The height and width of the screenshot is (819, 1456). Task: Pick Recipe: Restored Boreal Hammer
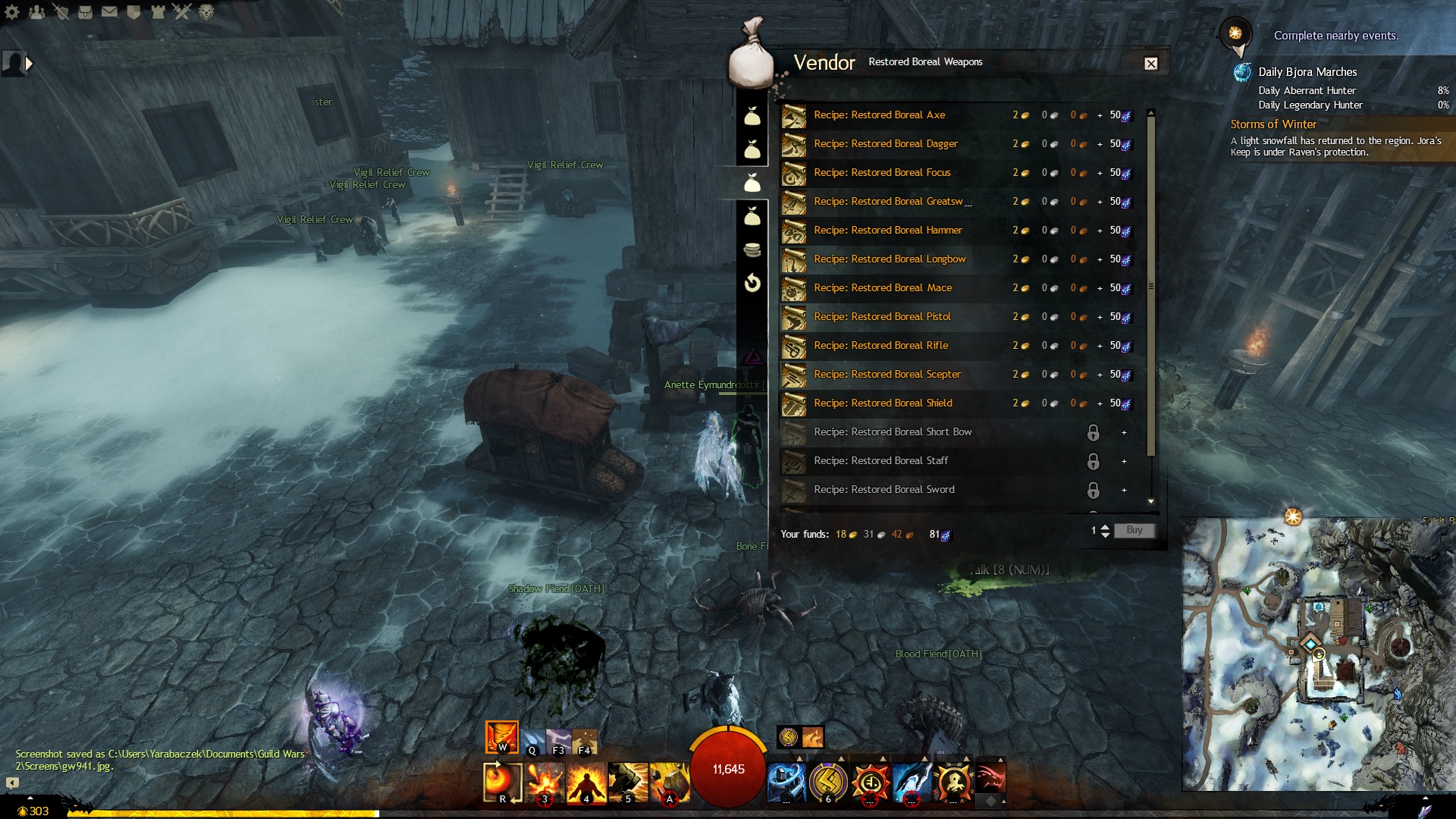tap(887, 231)
